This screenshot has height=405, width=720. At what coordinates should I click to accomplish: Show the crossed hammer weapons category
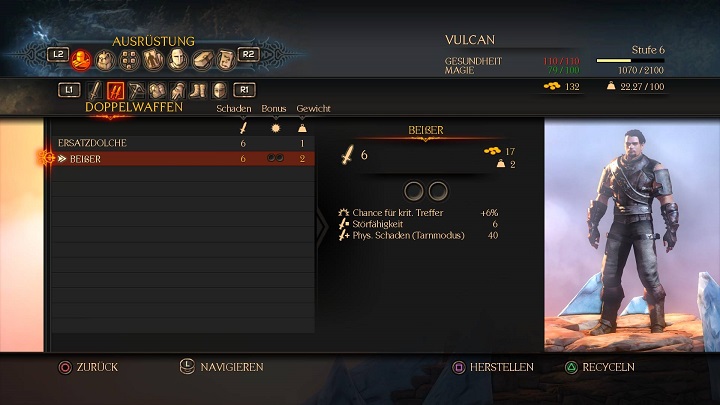tap(137, 90)
